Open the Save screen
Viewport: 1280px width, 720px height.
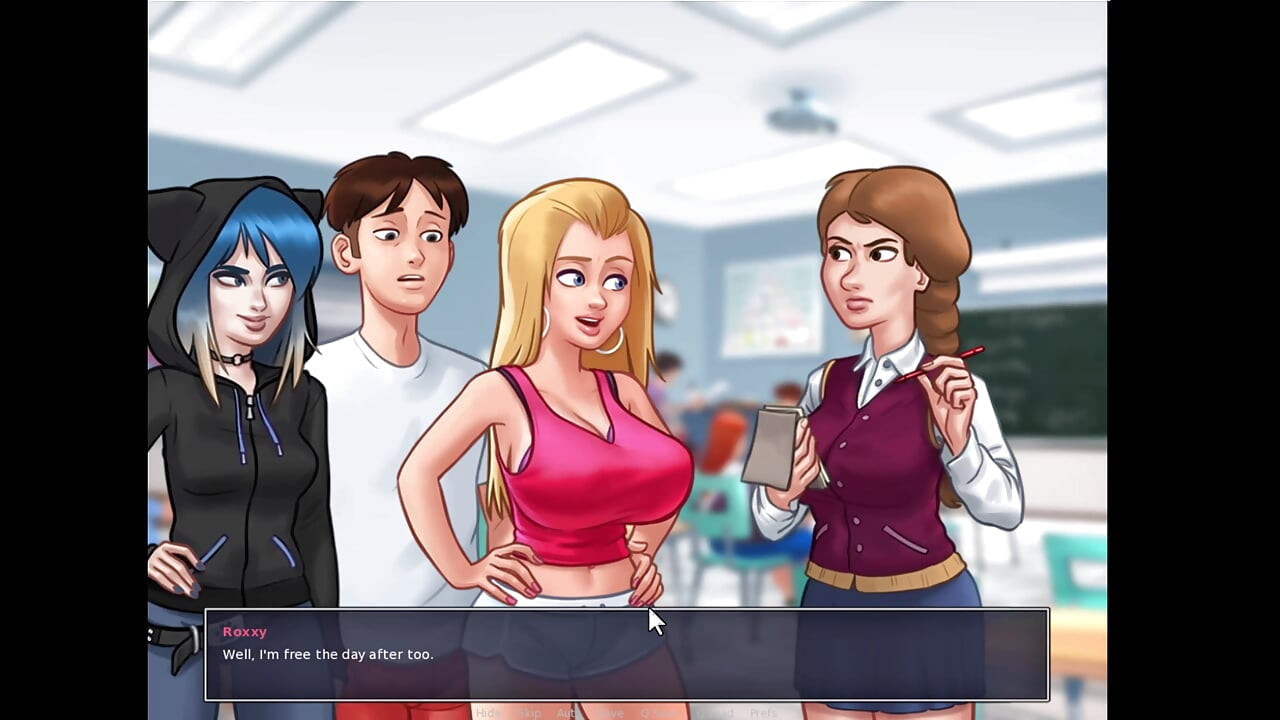pos(611,713)
